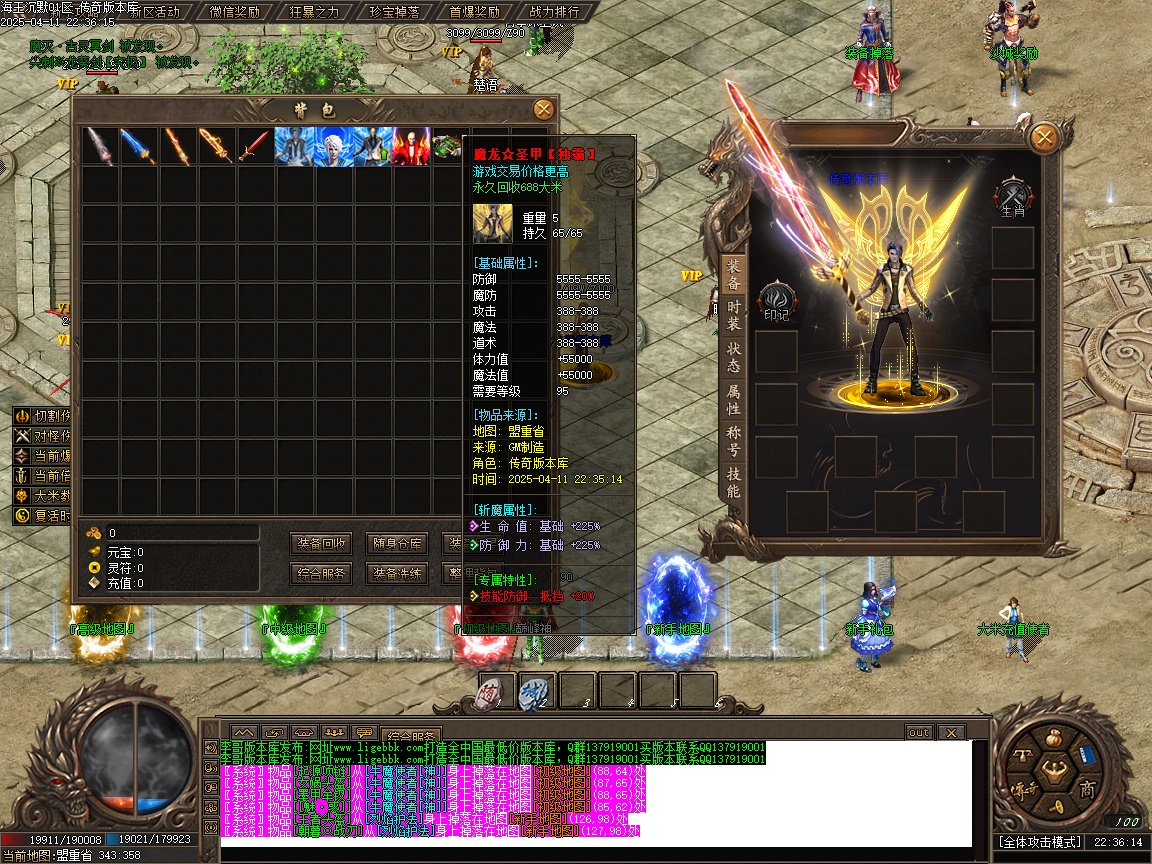Close the character equipment panel
Screen dimensions: 1152x864
coord(1044,137)
